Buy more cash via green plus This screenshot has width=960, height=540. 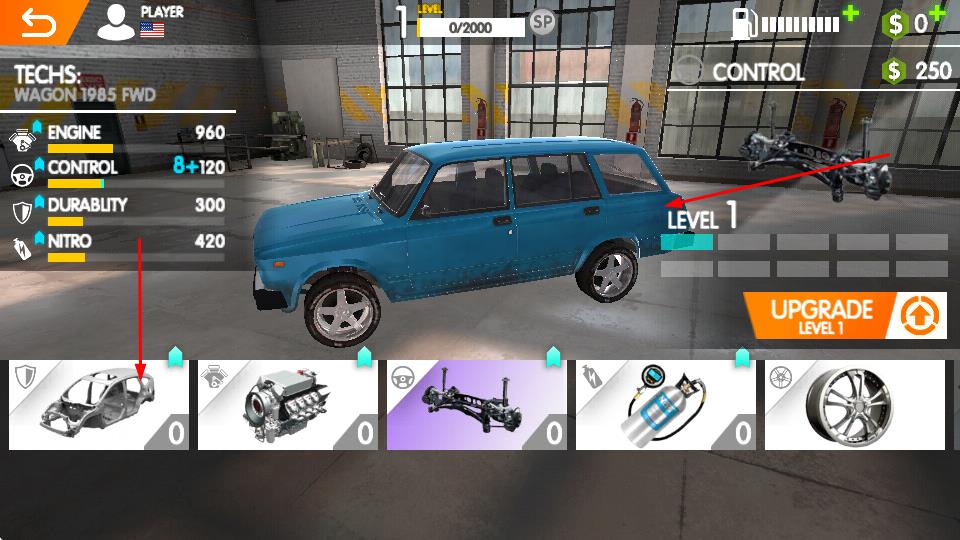(937, 13)
